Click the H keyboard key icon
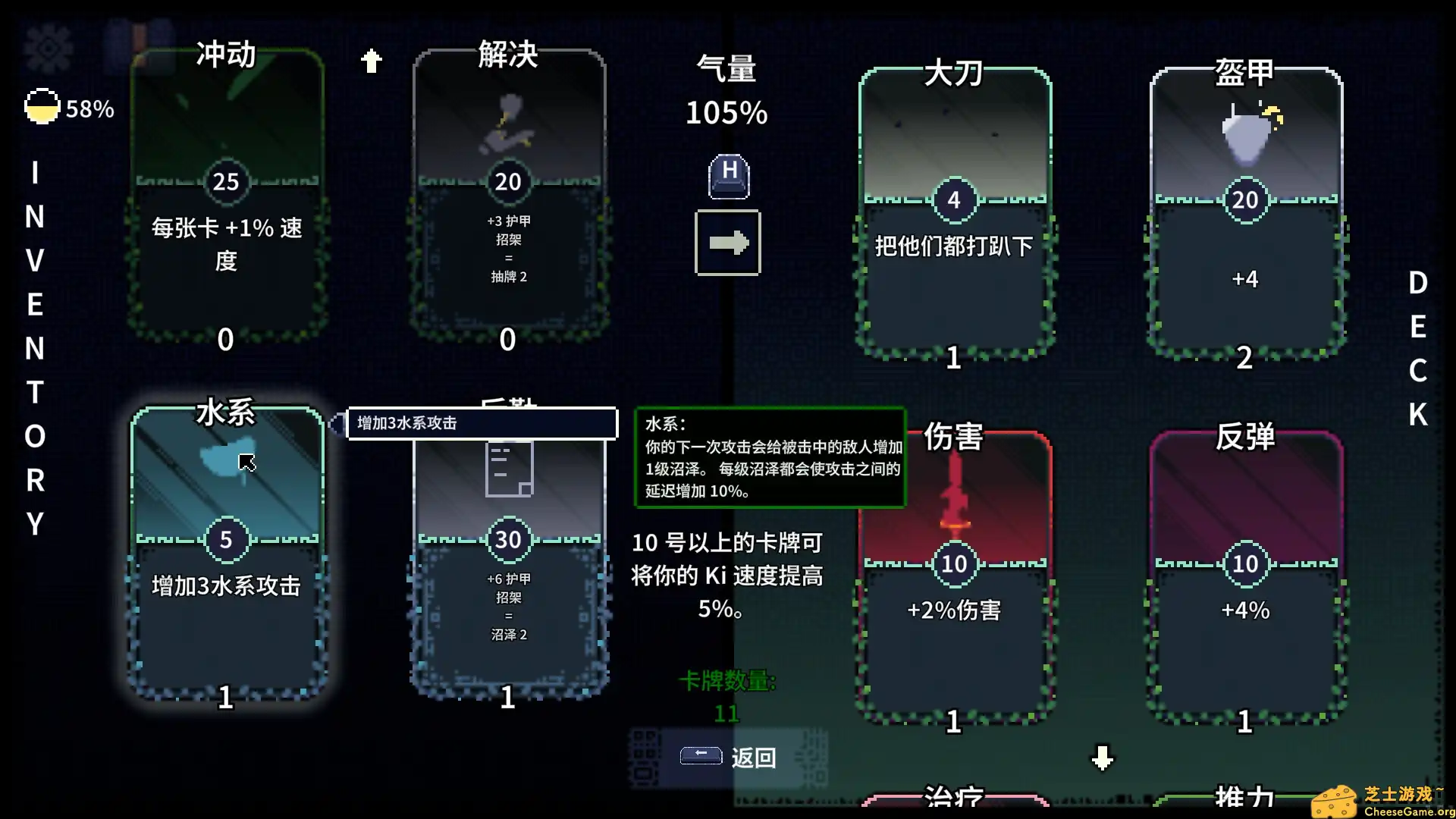Image resolution: width=1456 pixels, height=819 pixels. (726, 177)
